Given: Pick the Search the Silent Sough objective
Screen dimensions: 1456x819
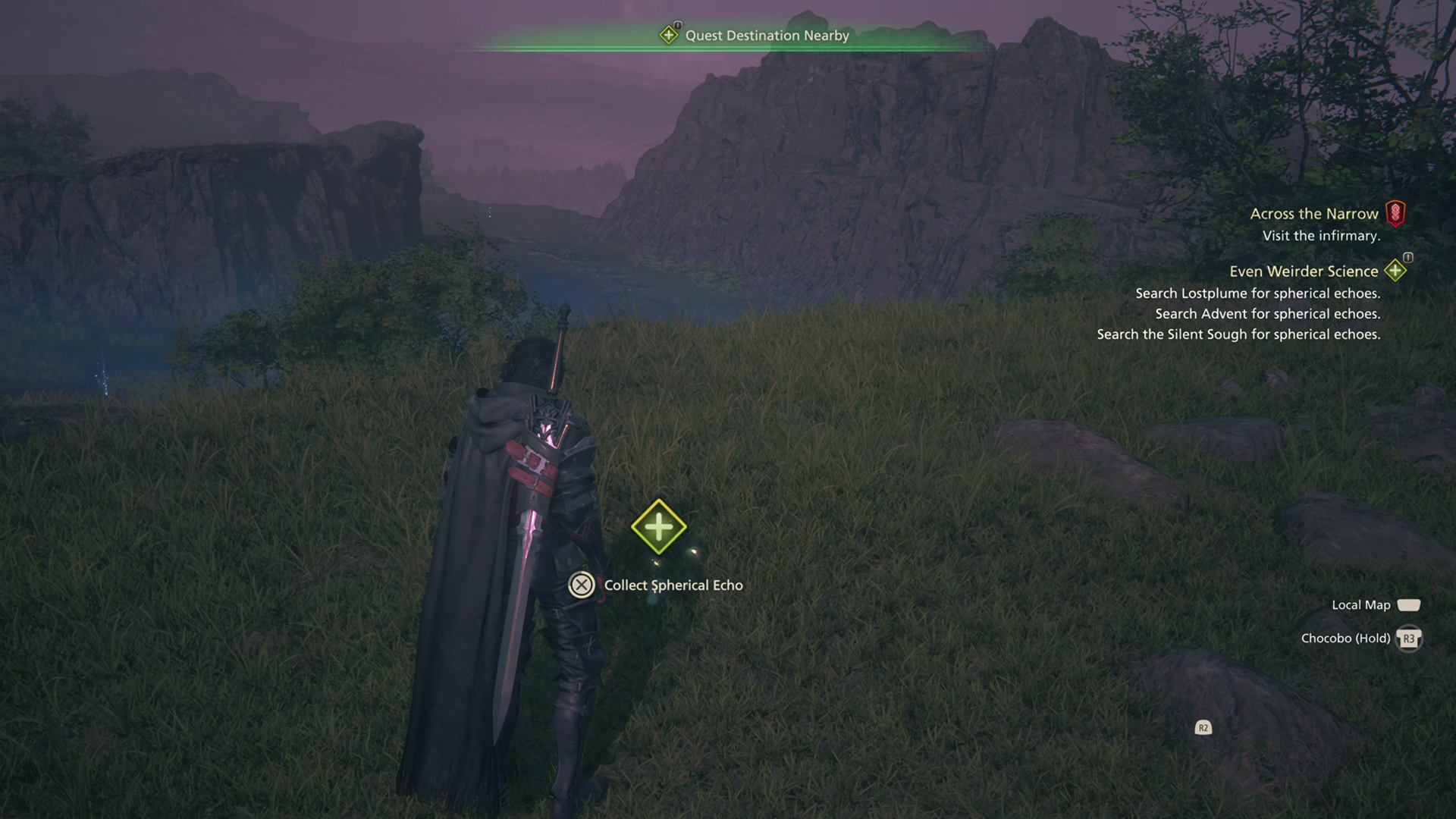Looking at the screenshot, I should [x=1238, y=334].
